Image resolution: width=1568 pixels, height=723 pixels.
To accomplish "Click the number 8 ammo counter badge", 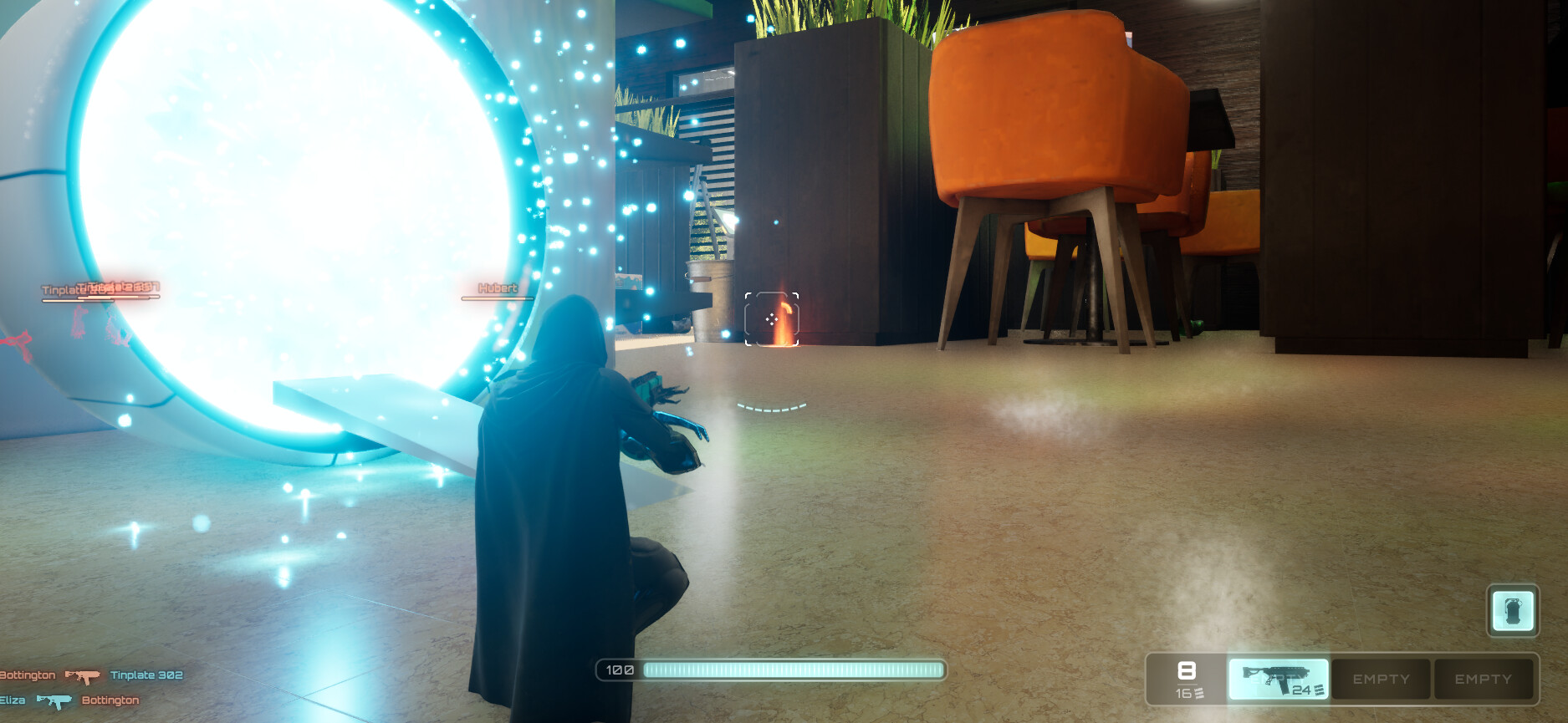I will [1187, 669].
